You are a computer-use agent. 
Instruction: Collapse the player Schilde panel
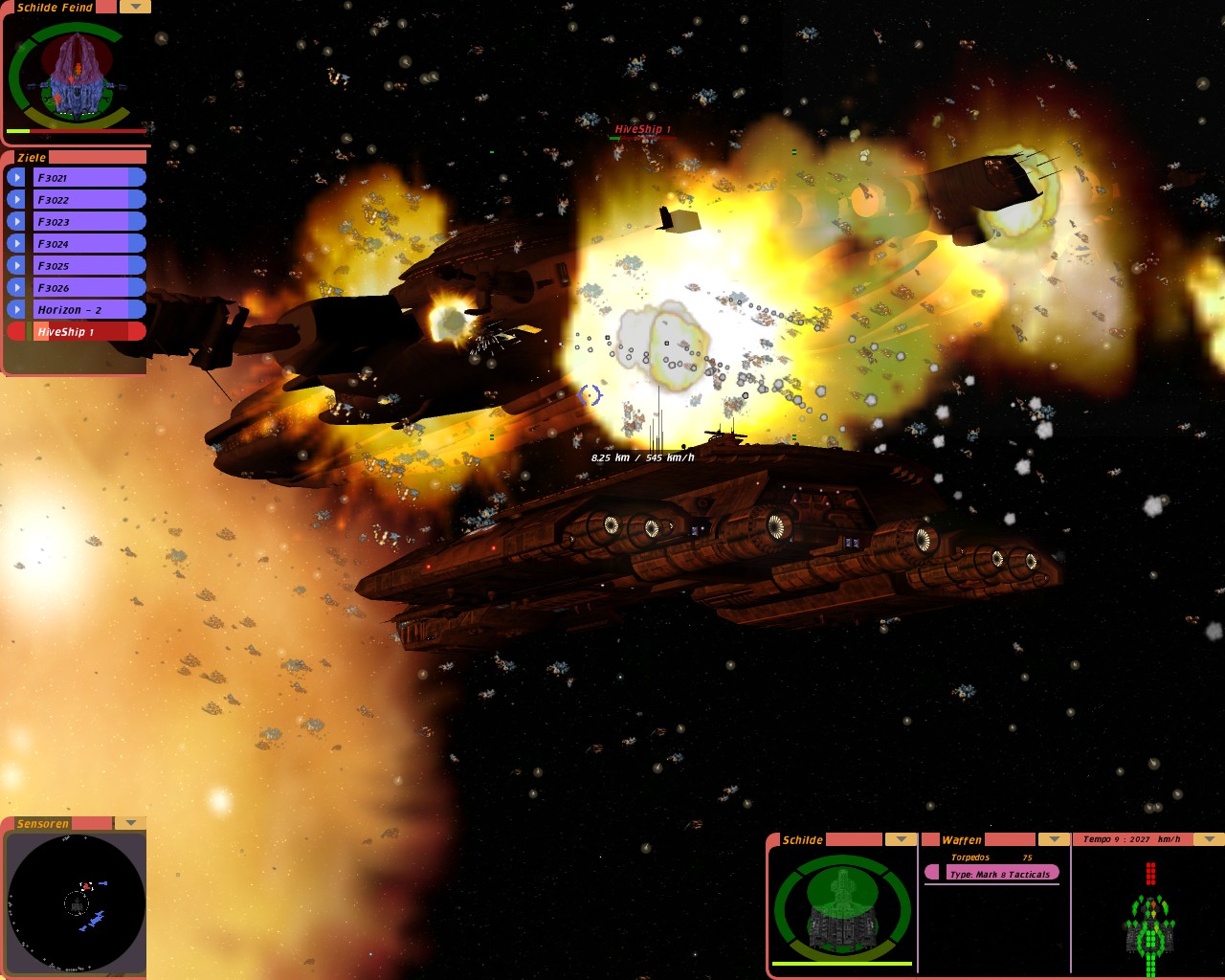tap(901, 839)
